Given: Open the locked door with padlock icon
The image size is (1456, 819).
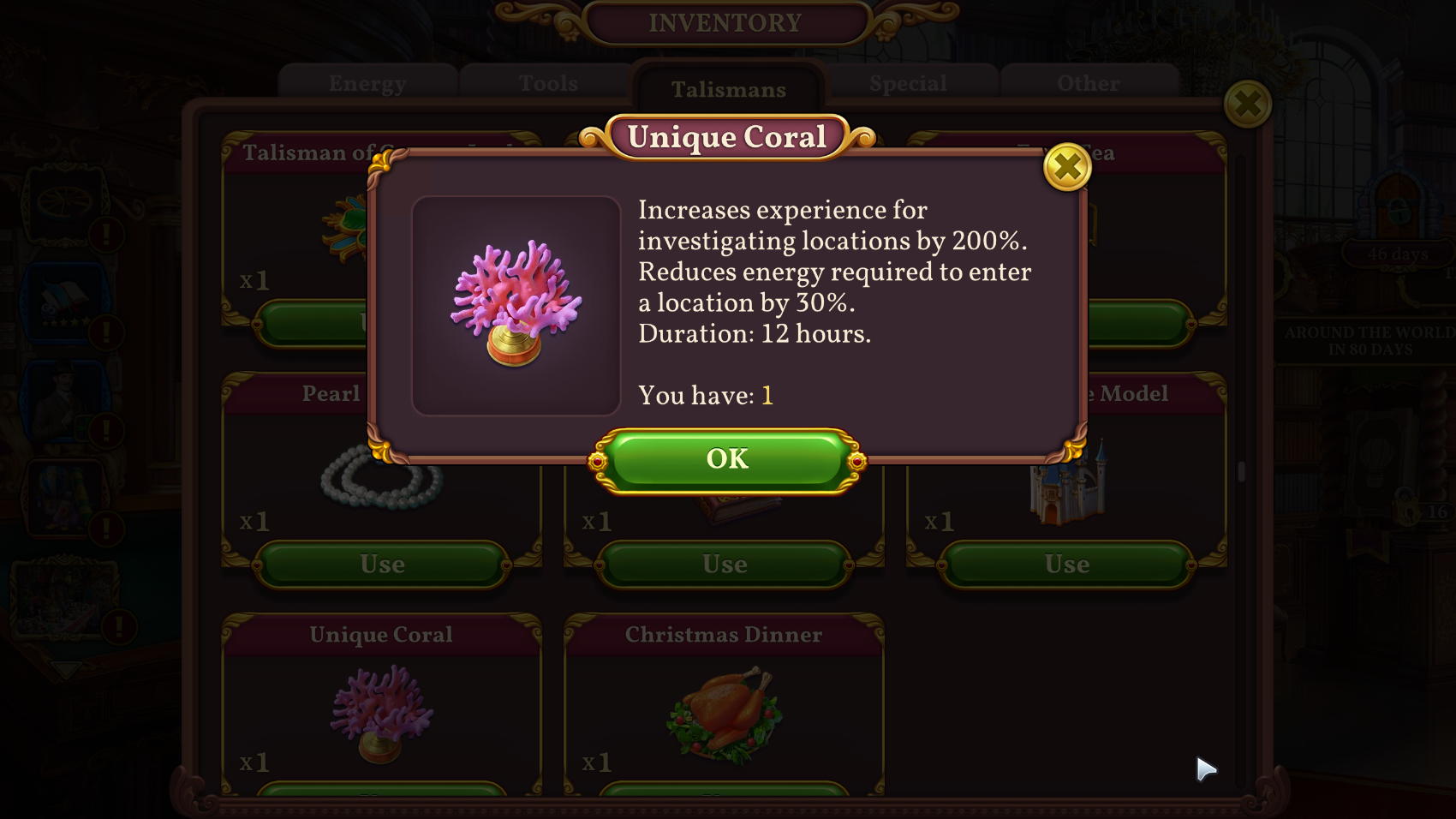Looking at the screenshot, I should click(x=1408, y=511).
